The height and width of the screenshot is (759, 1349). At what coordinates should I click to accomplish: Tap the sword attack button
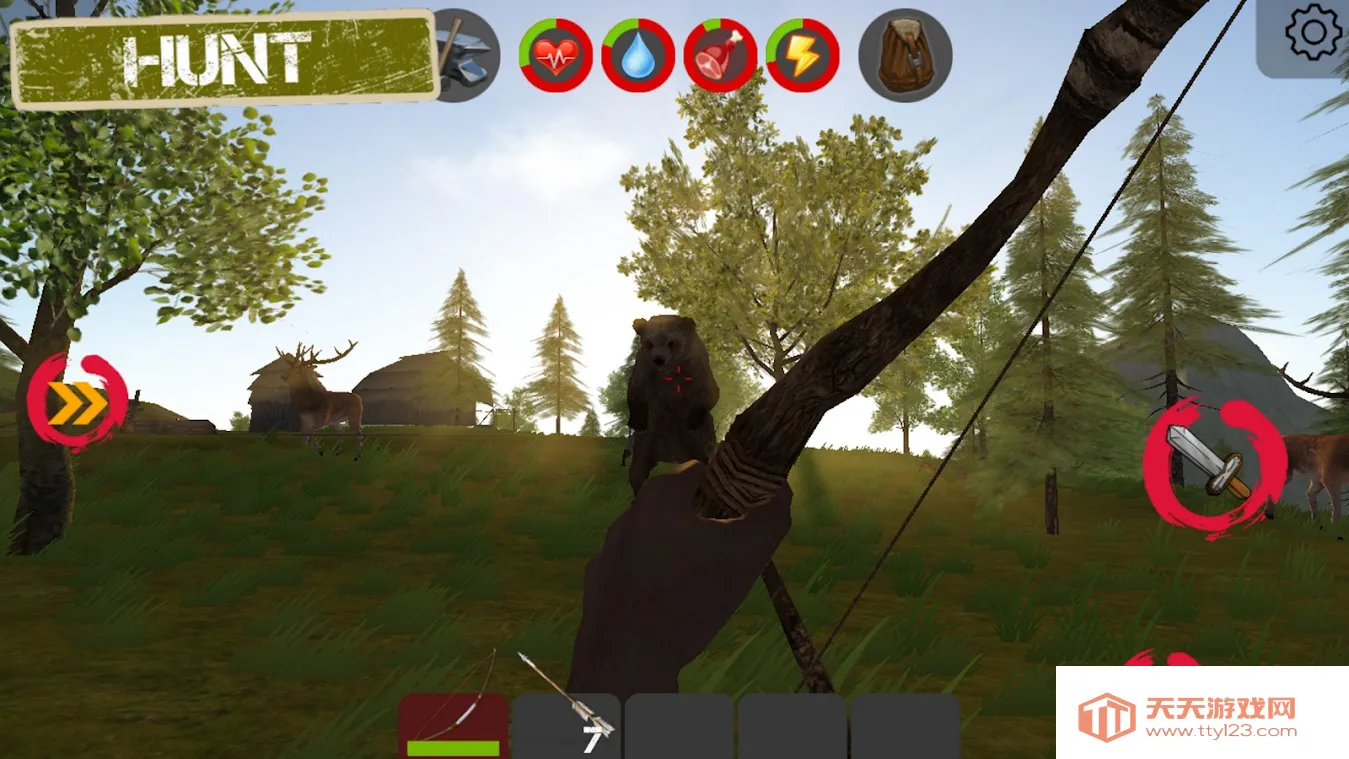click(x=1213, y=465)
